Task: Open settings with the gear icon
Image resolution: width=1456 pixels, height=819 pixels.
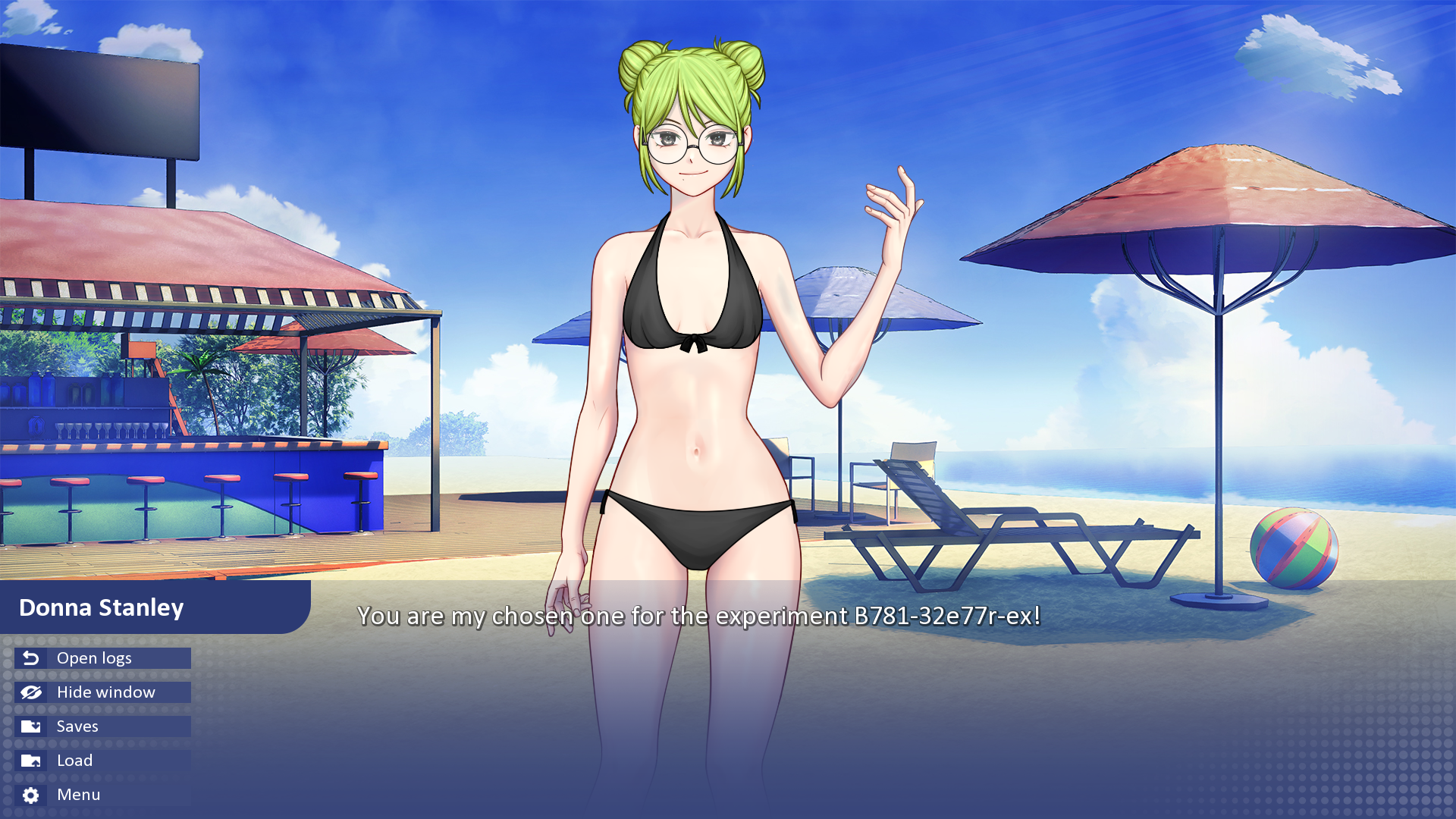Action: tap(30, 795)
